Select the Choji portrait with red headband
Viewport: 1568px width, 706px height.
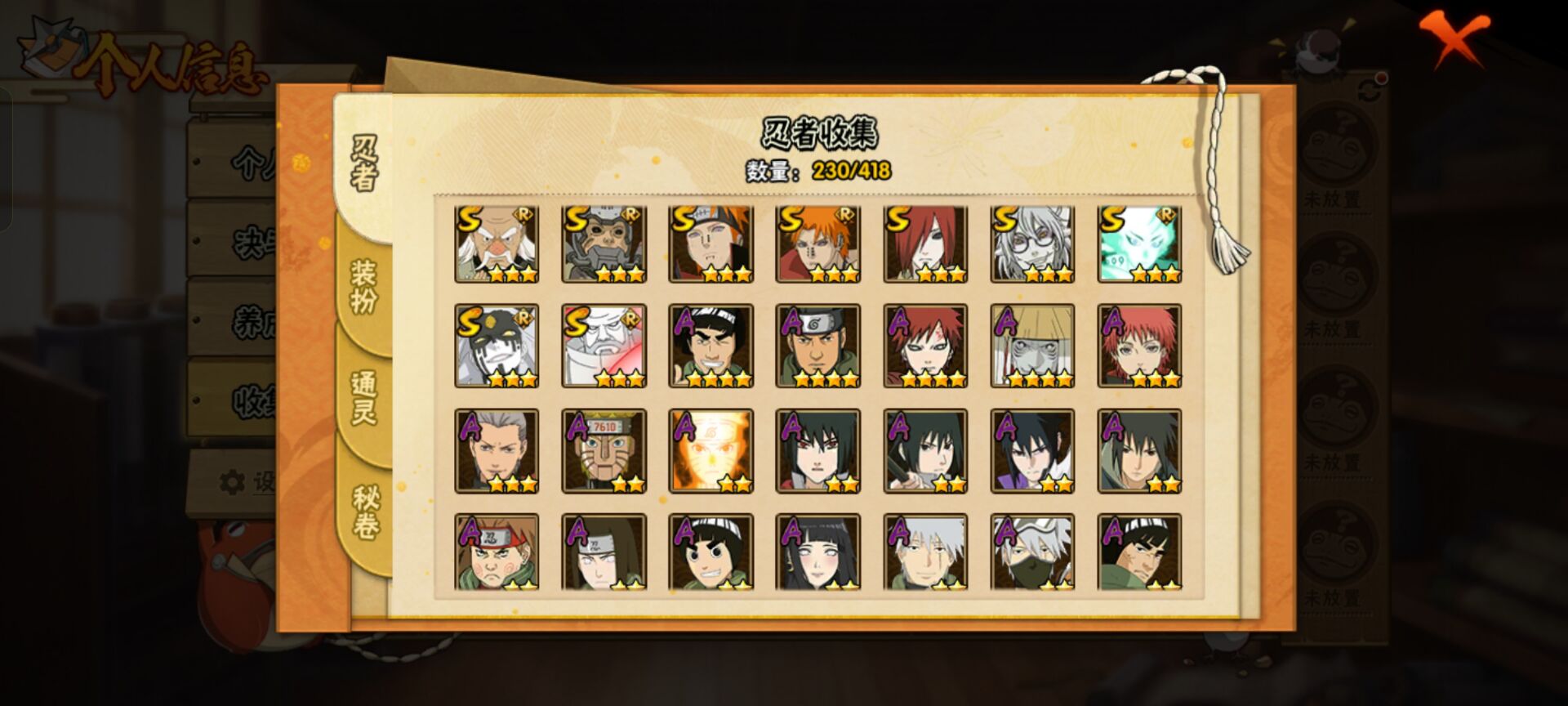(497, 552)
